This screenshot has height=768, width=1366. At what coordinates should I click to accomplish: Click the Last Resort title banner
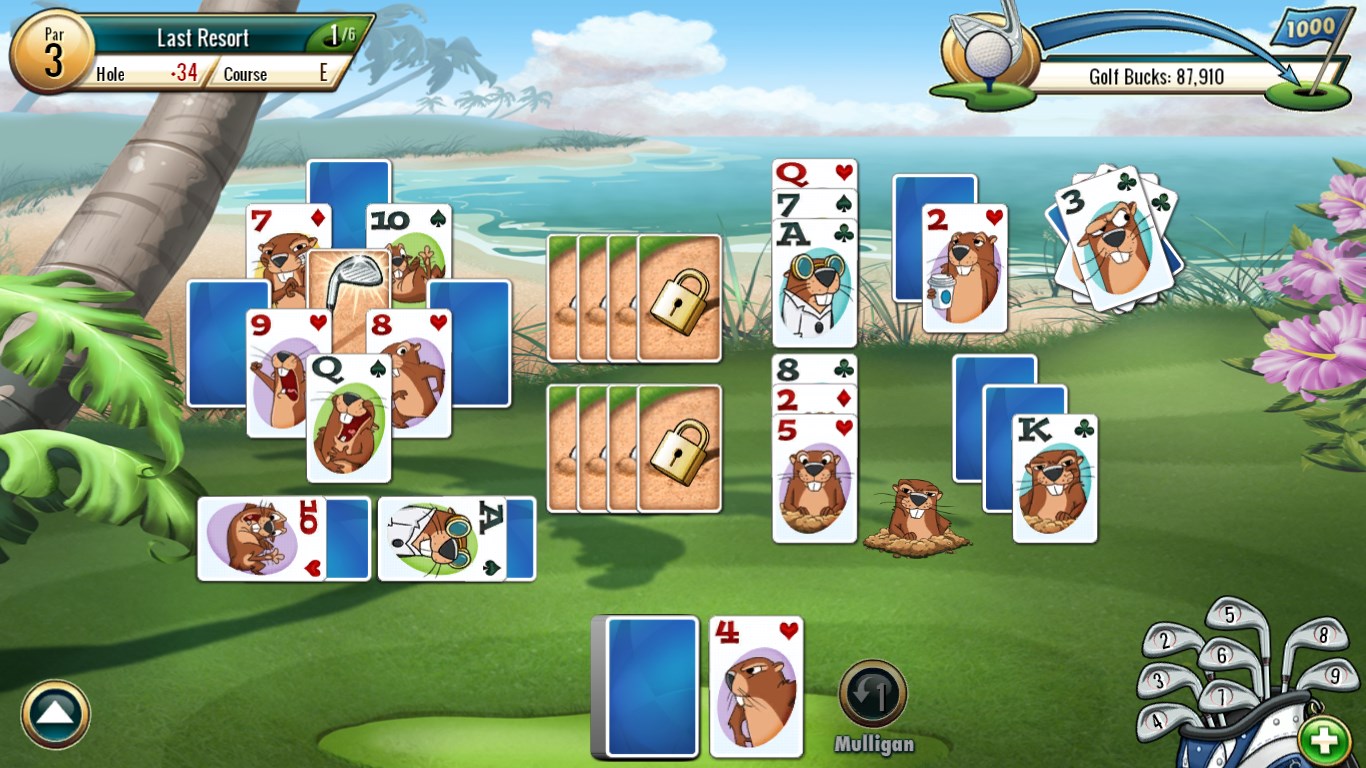[201, 37]
